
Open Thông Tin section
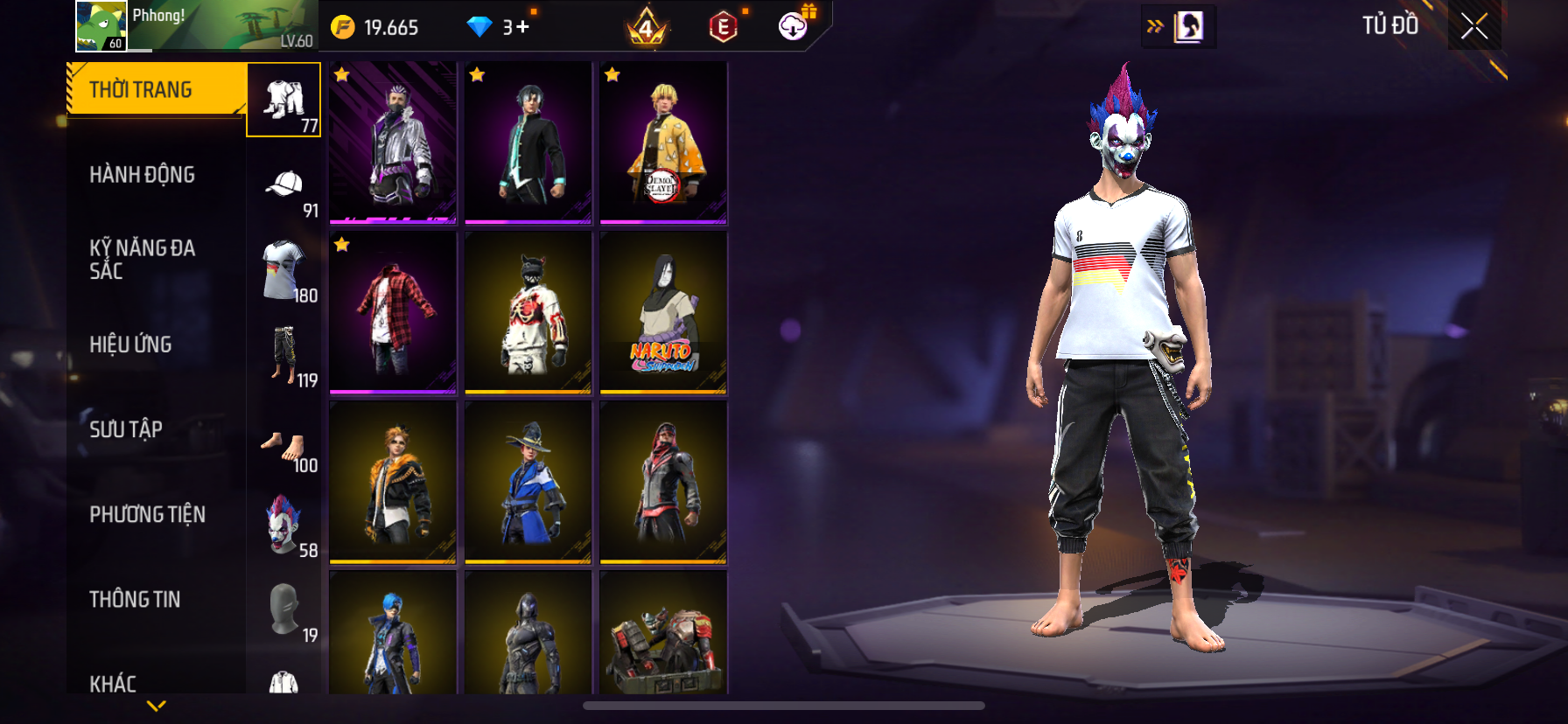tap(135, 599)
